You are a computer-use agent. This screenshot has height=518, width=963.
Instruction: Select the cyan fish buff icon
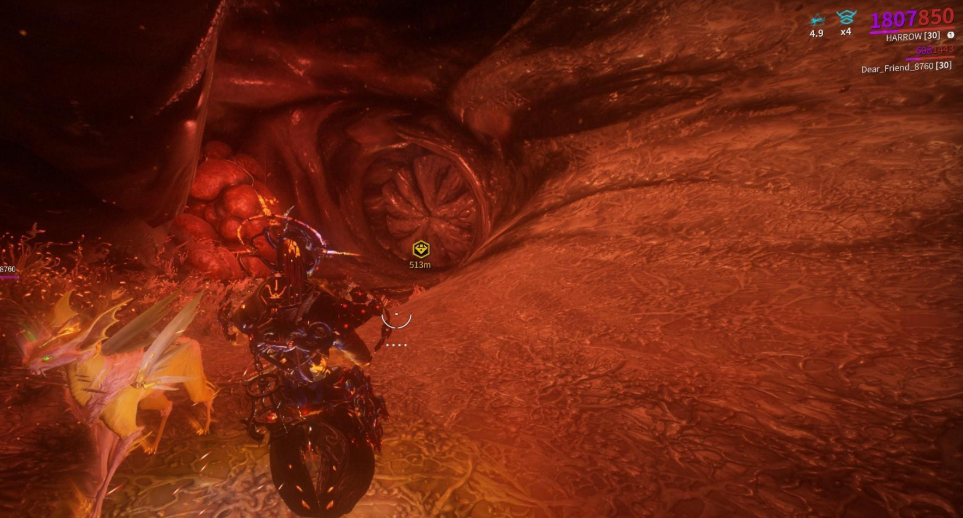[816, 19]
